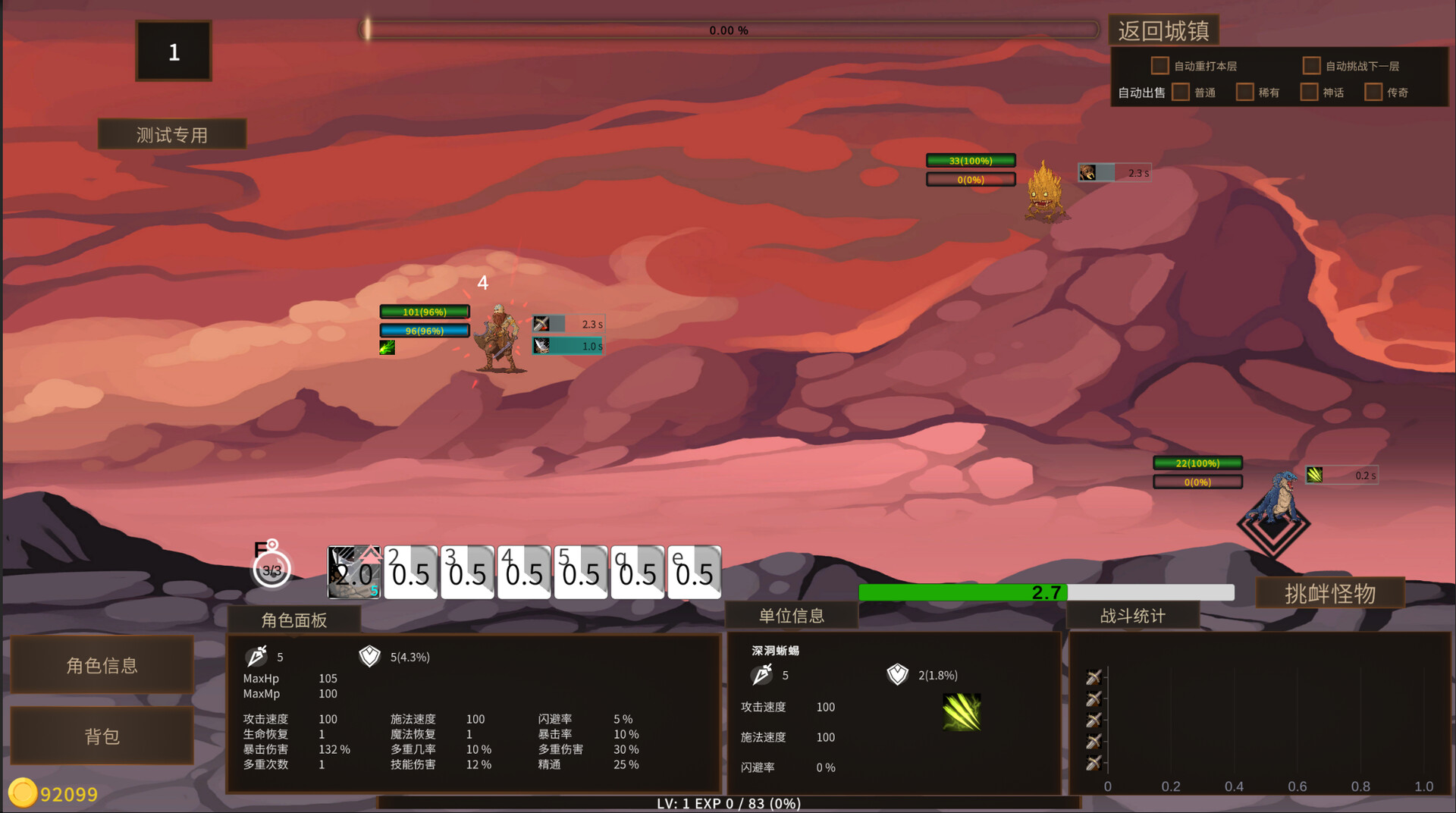Open the 角色信息 character info panel
This screenshot has width=1456, height=813.
tap(102, 665)
